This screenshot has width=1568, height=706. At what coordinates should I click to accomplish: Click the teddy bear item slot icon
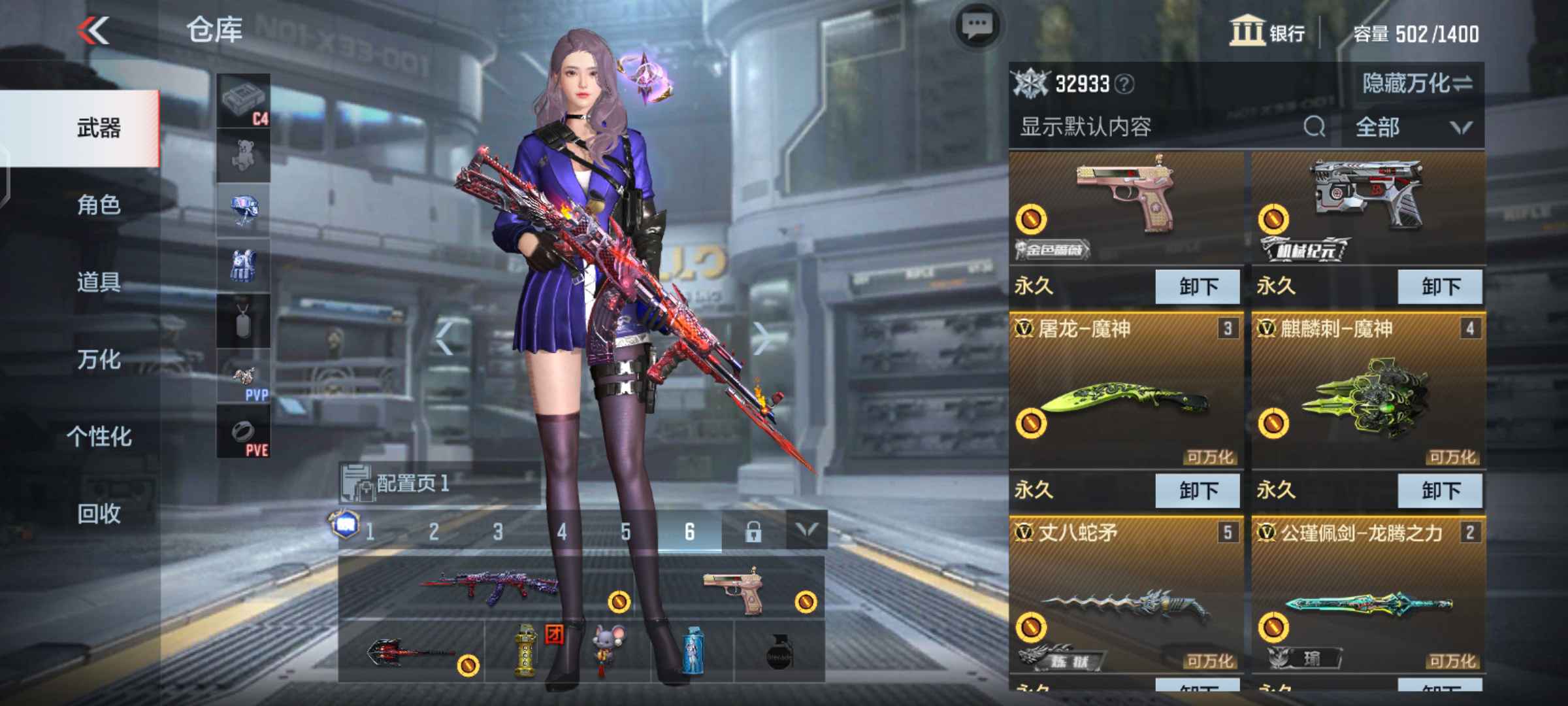[x=242, y=154]
